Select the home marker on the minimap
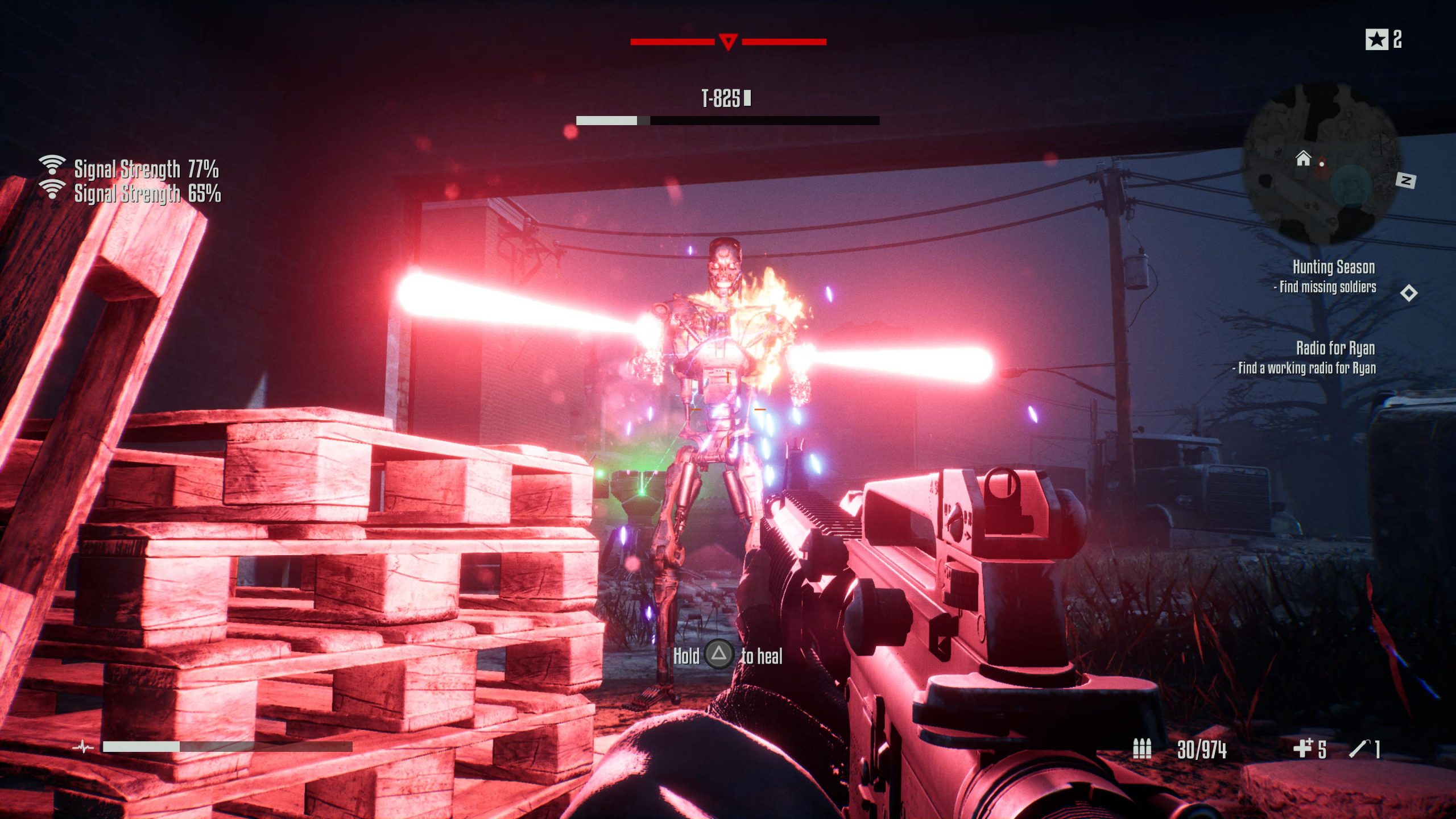 click(x=1303, y=158)
